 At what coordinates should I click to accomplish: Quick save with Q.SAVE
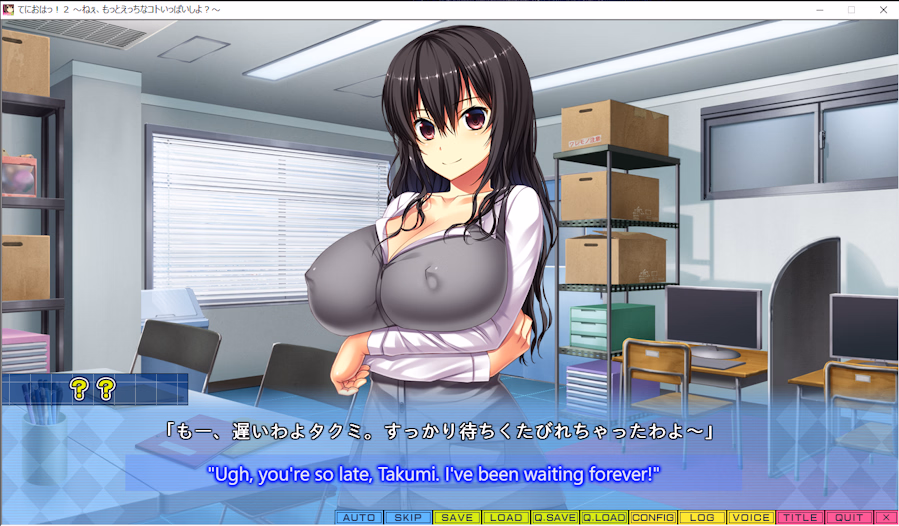point(555,518)
